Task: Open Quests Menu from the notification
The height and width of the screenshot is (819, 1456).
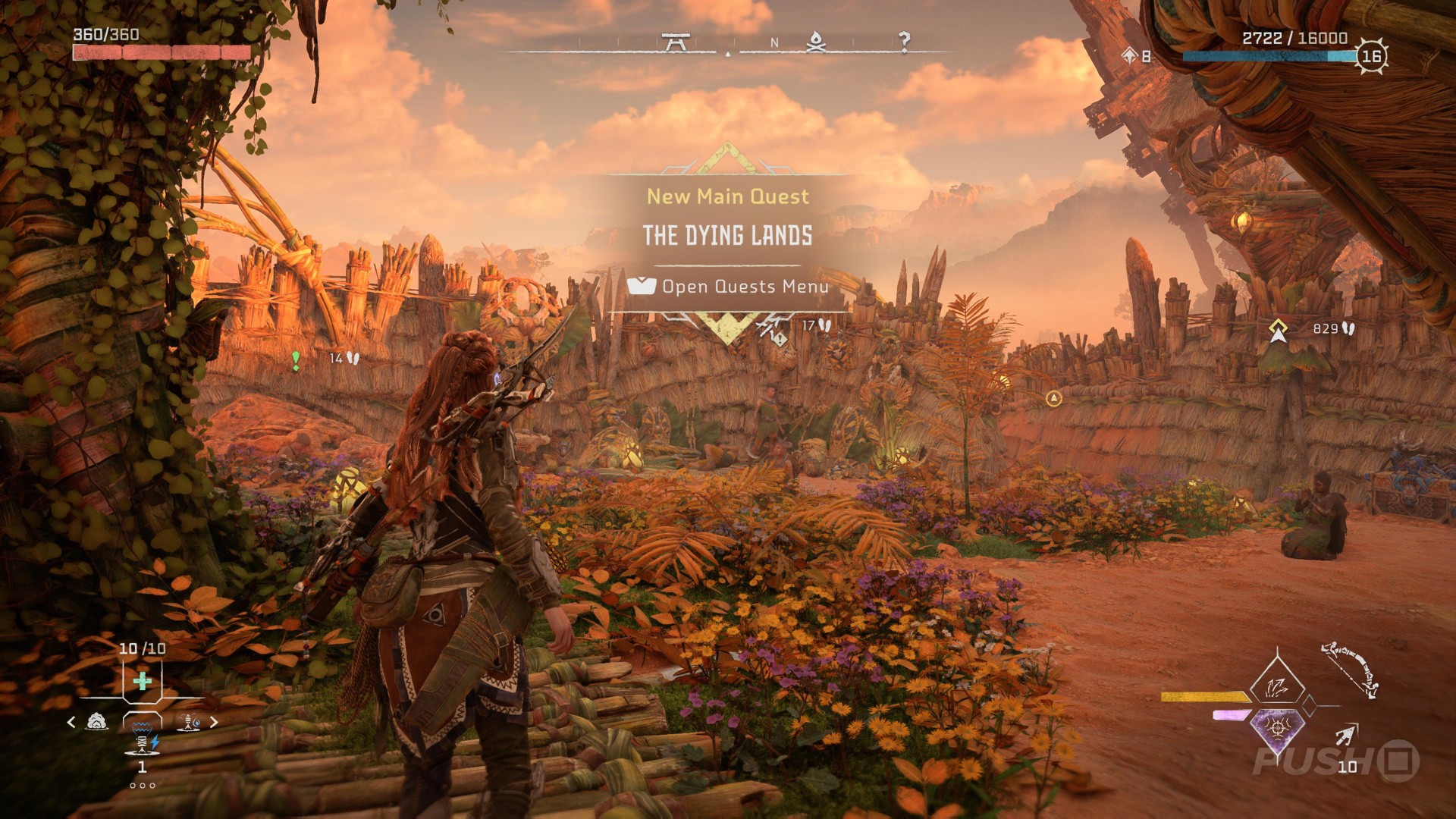Action: click(728, 287)
